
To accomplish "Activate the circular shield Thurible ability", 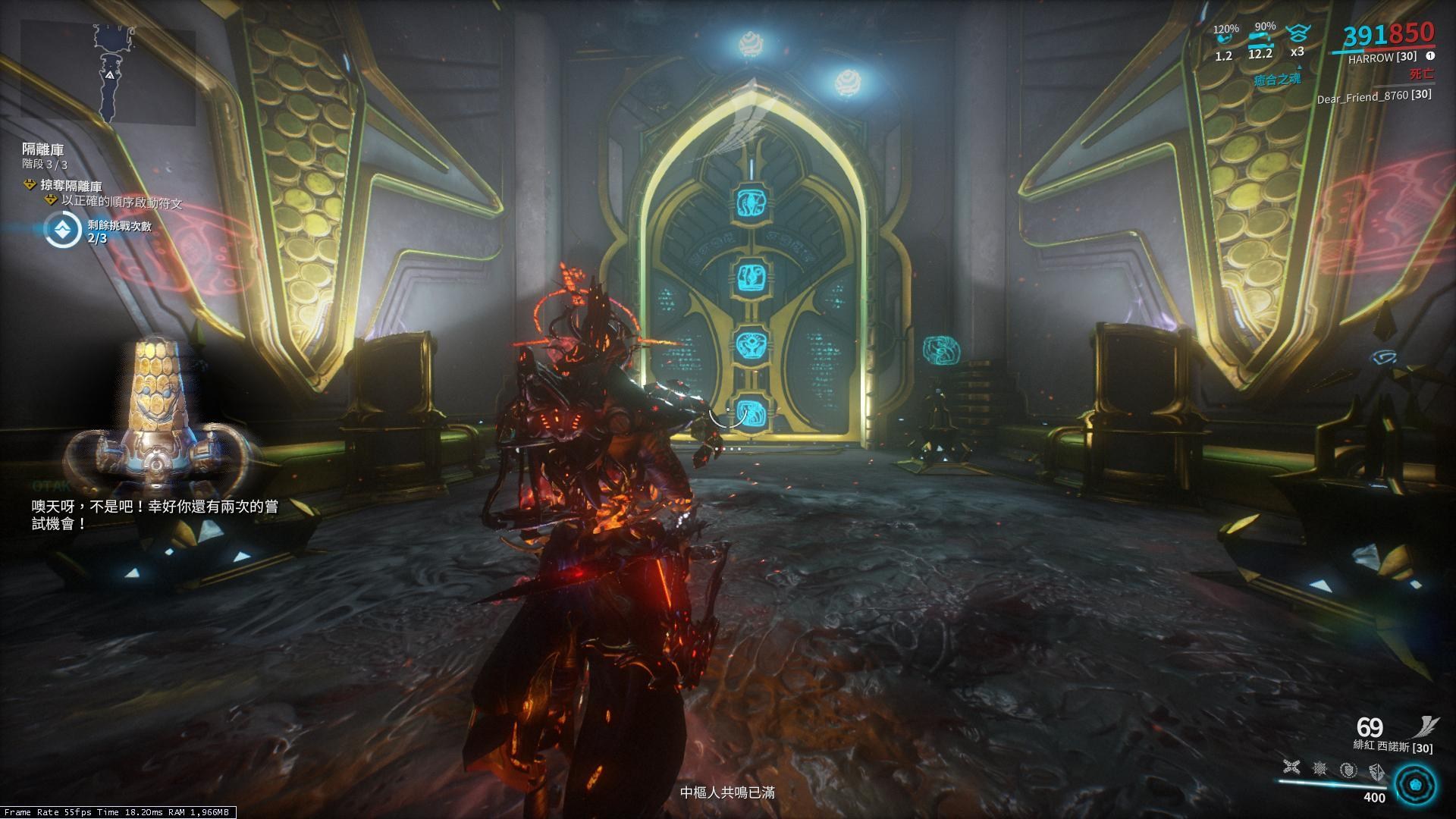I will point(1348,770).
